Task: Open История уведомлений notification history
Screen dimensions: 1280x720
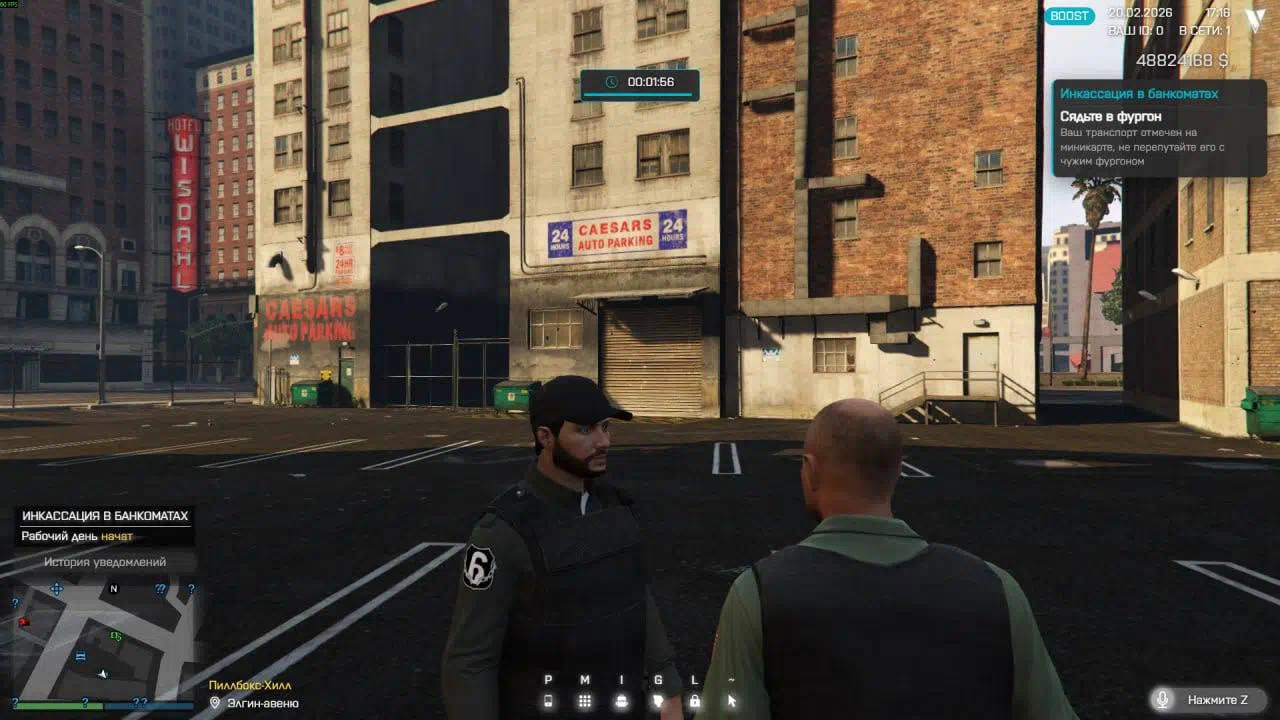Action: click(105, 562)
